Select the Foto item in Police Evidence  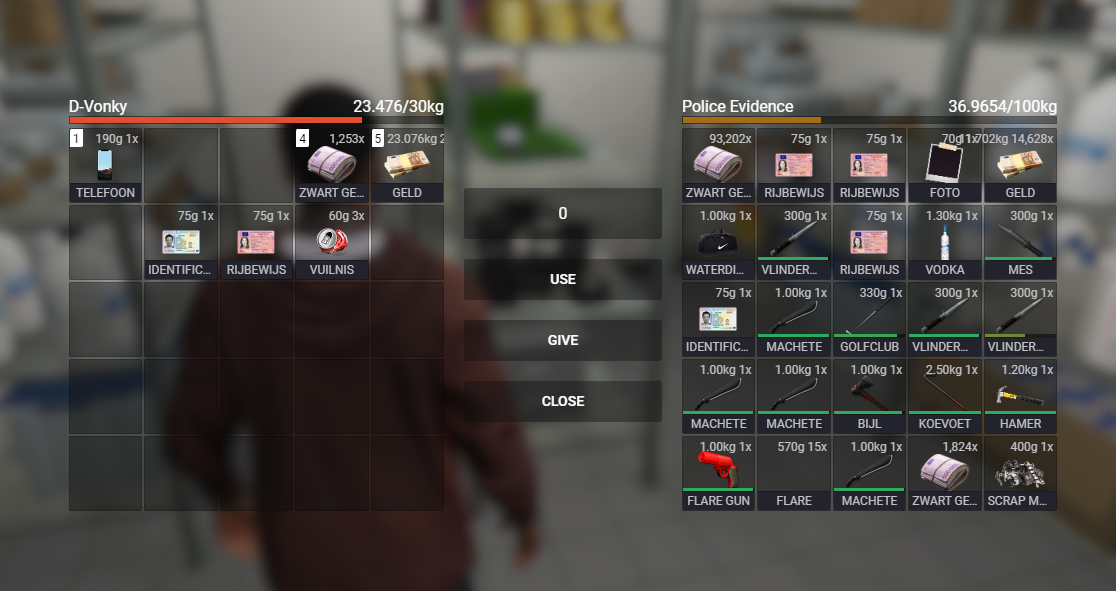coord(944,165)
